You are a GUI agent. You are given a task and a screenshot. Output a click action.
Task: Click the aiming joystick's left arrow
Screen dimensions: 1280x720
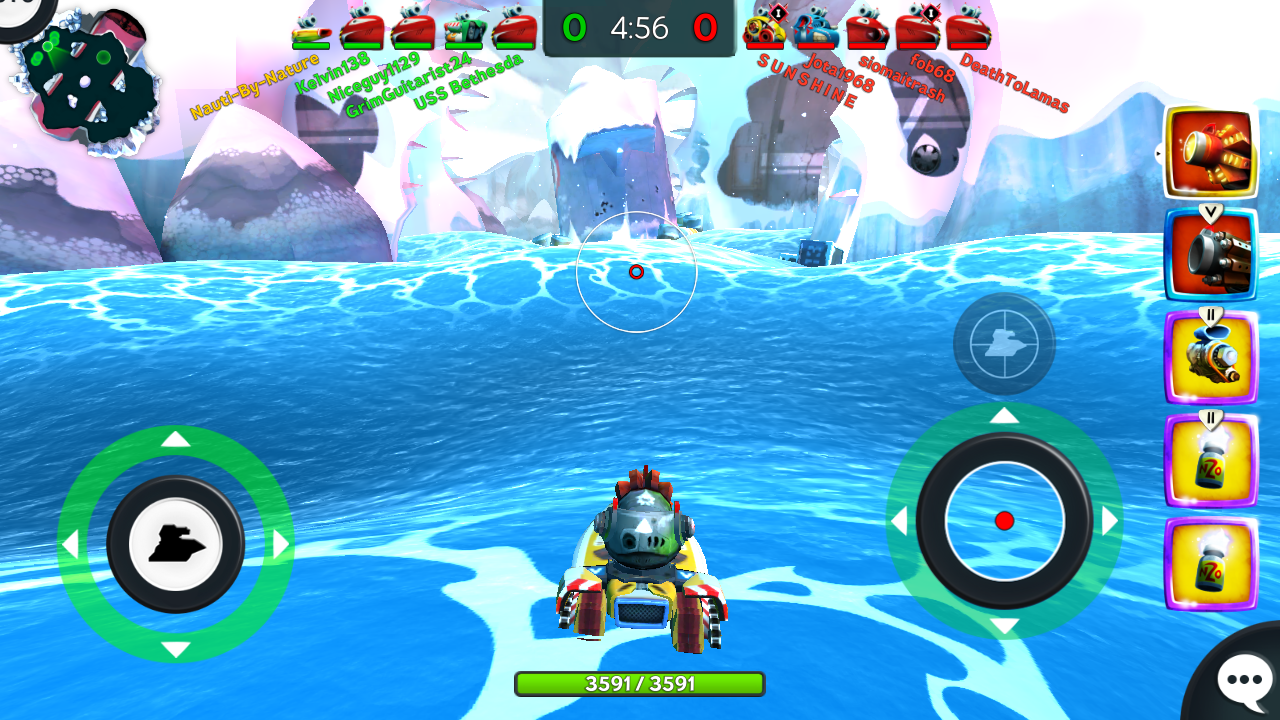[899, 521]
